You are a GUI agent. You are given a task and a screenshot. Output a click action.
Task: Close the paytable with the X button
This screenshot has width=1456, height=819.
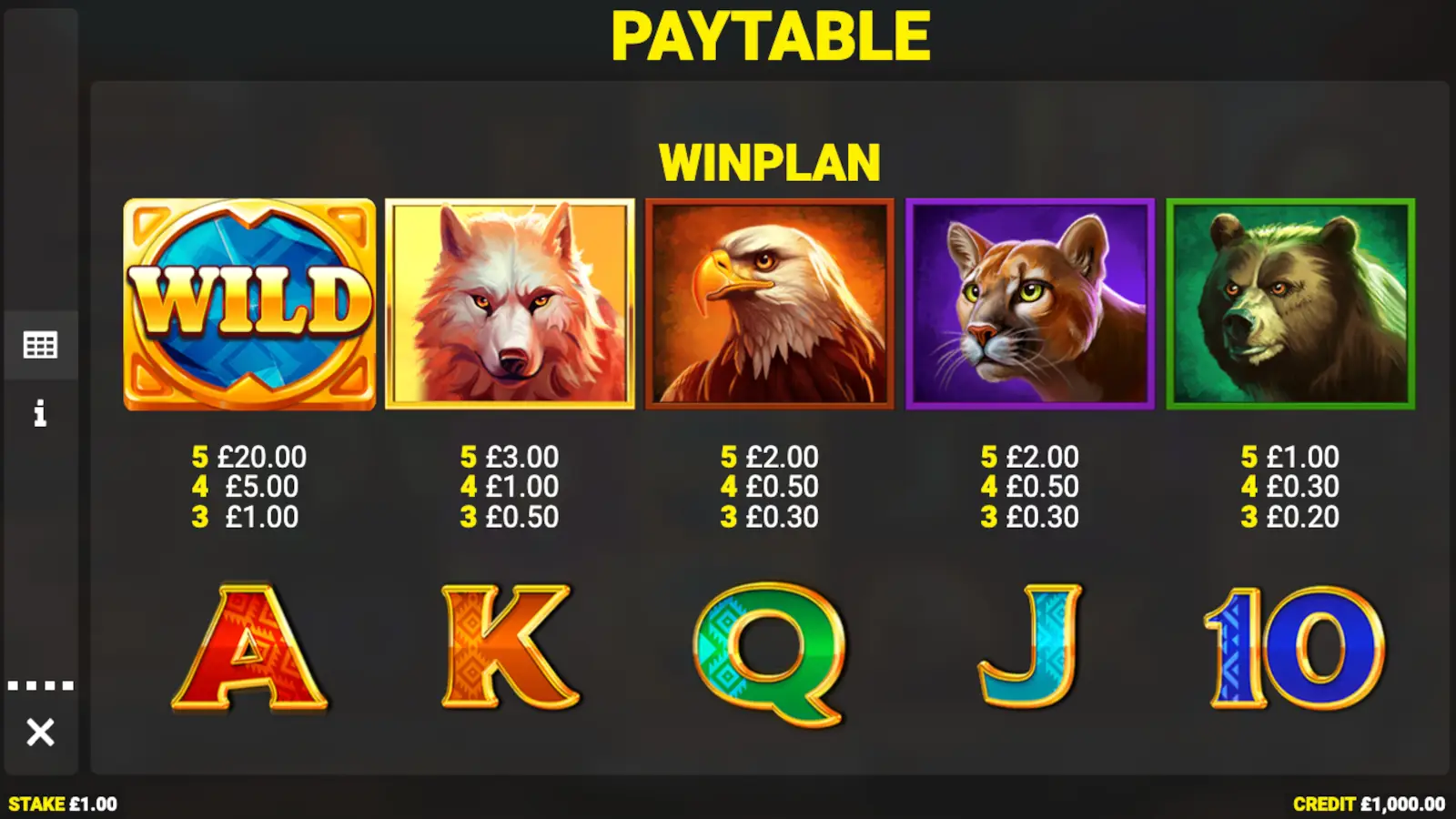point(42,730)
